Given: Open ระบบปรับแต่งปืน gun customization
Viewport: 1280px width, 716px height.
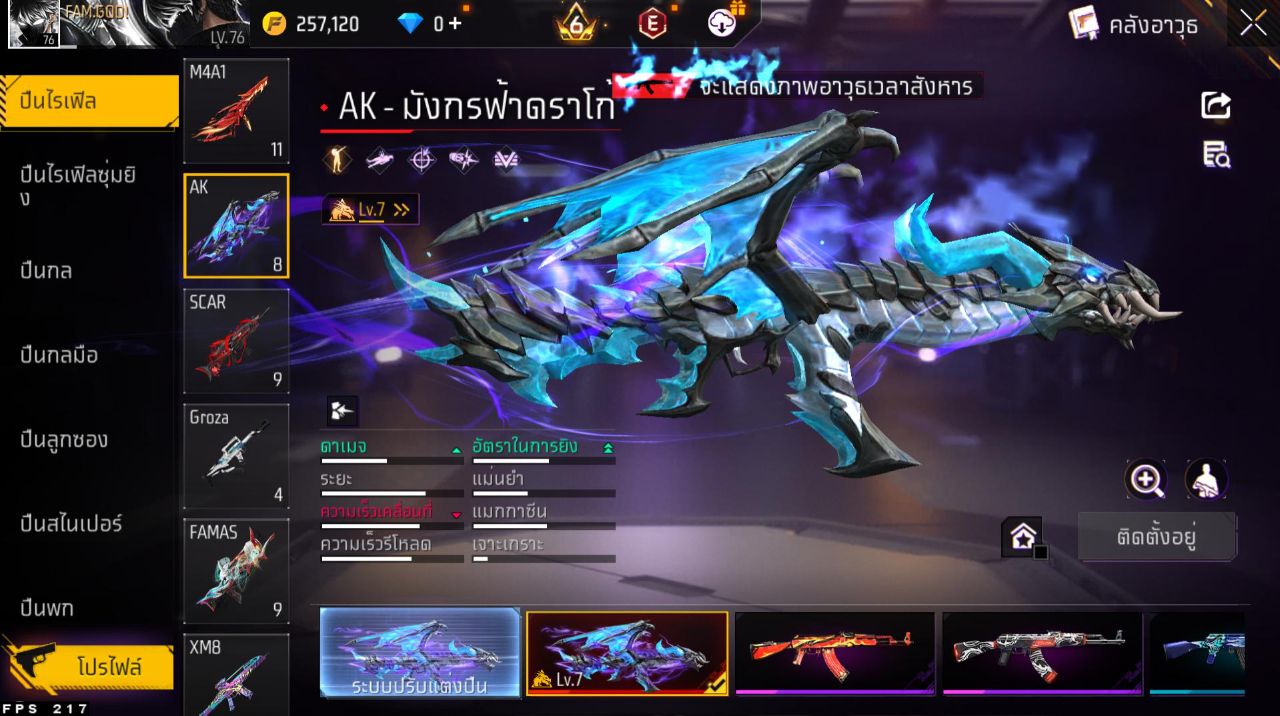Looking at the screenshot, I should point(420,654).
